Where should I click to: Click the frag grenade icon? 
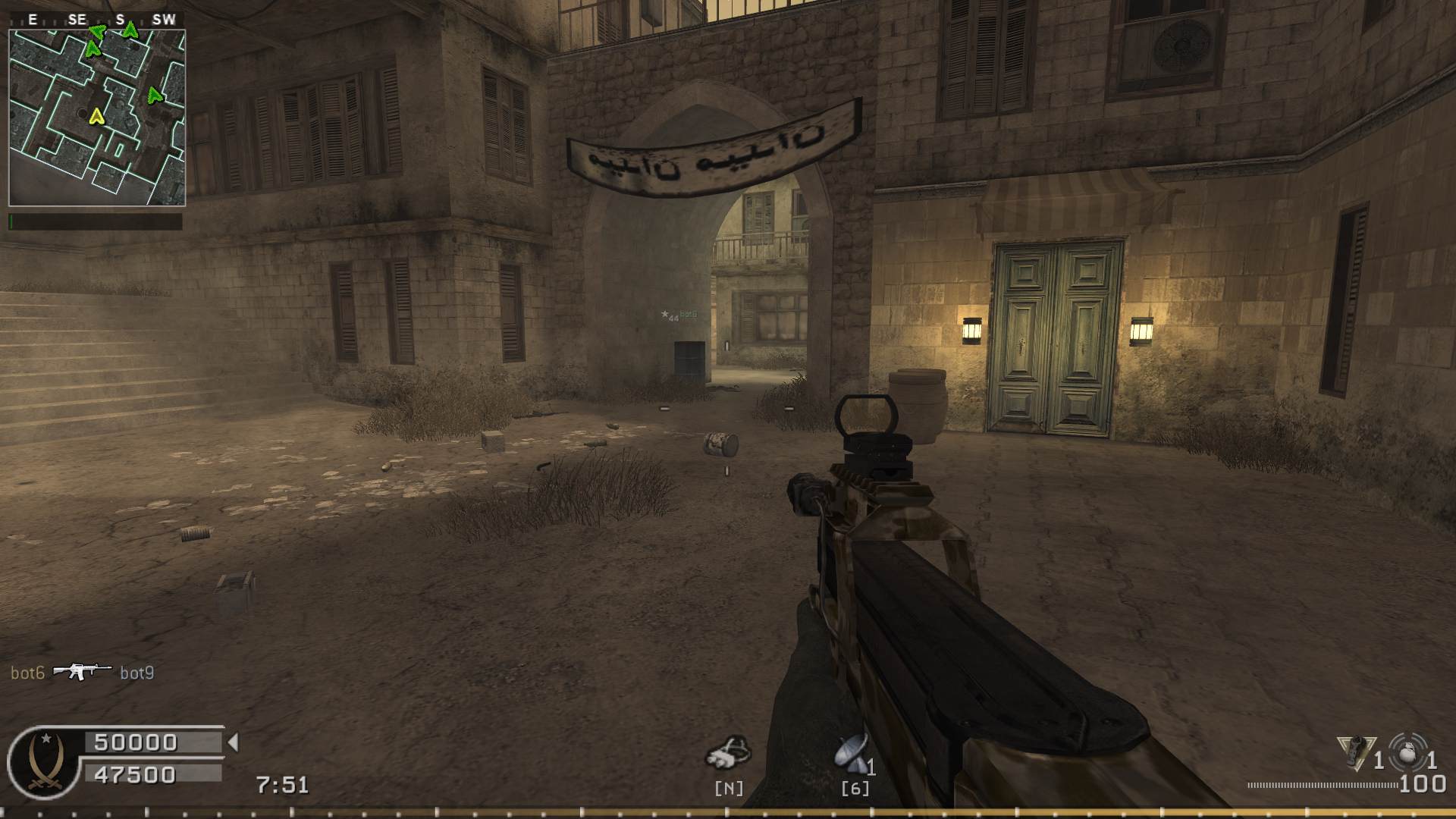(1408, 752)
